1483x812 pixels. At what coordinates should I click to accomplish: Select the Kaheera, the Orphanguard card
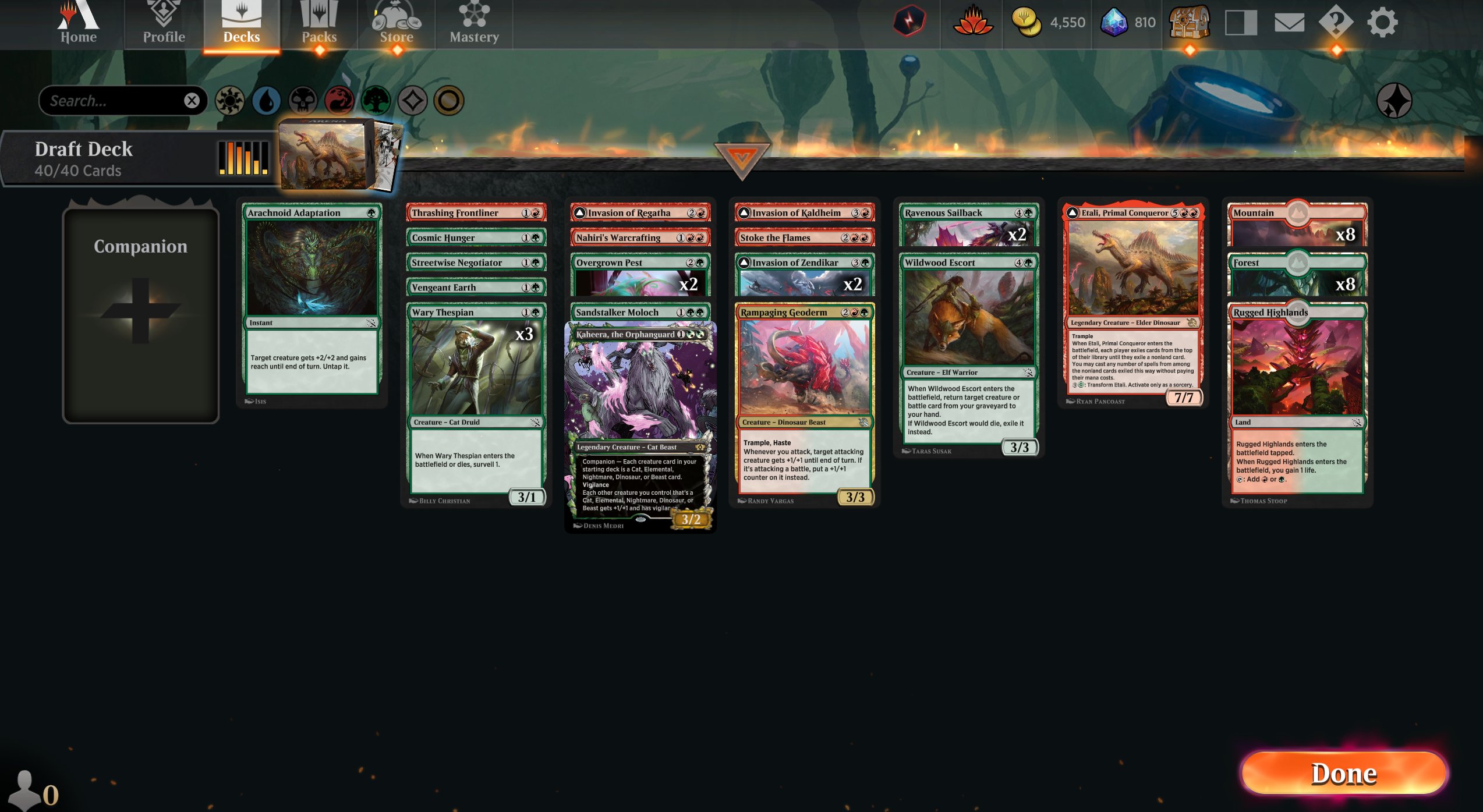point(639,407)
